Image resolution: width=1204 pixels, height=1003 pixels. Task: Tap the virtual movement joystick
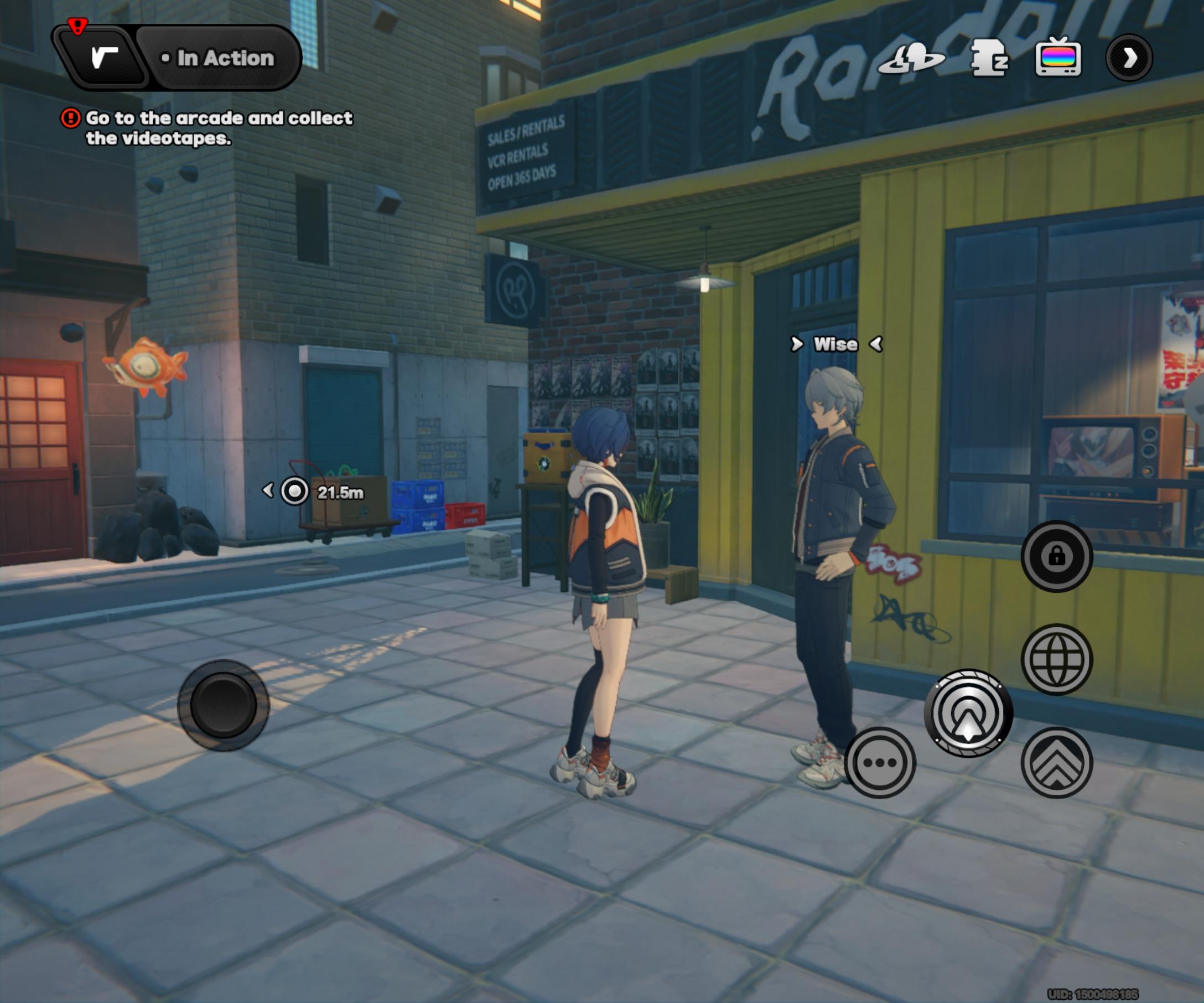pos(223,705)
